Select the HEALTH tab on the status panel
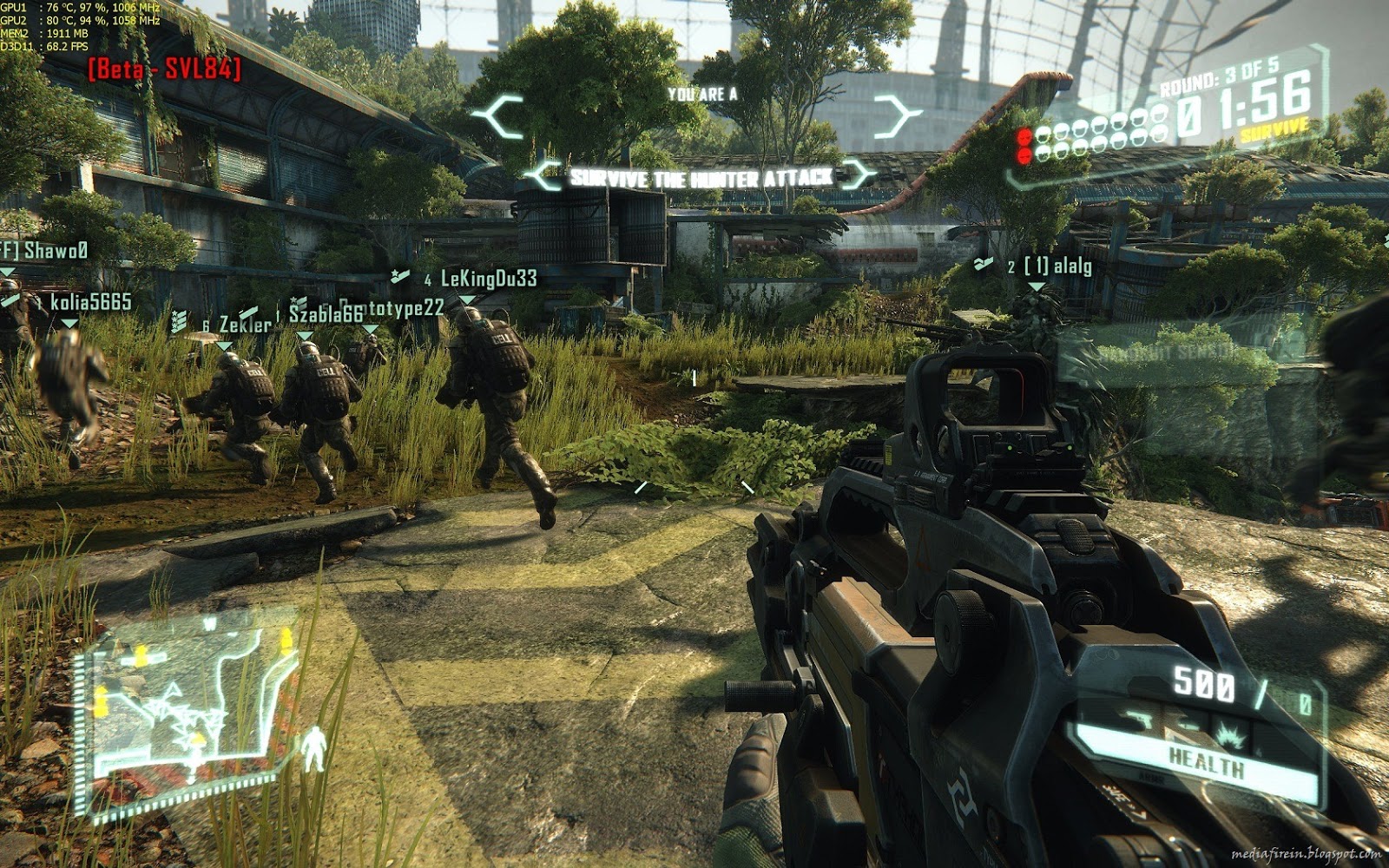 [1206, 759]
